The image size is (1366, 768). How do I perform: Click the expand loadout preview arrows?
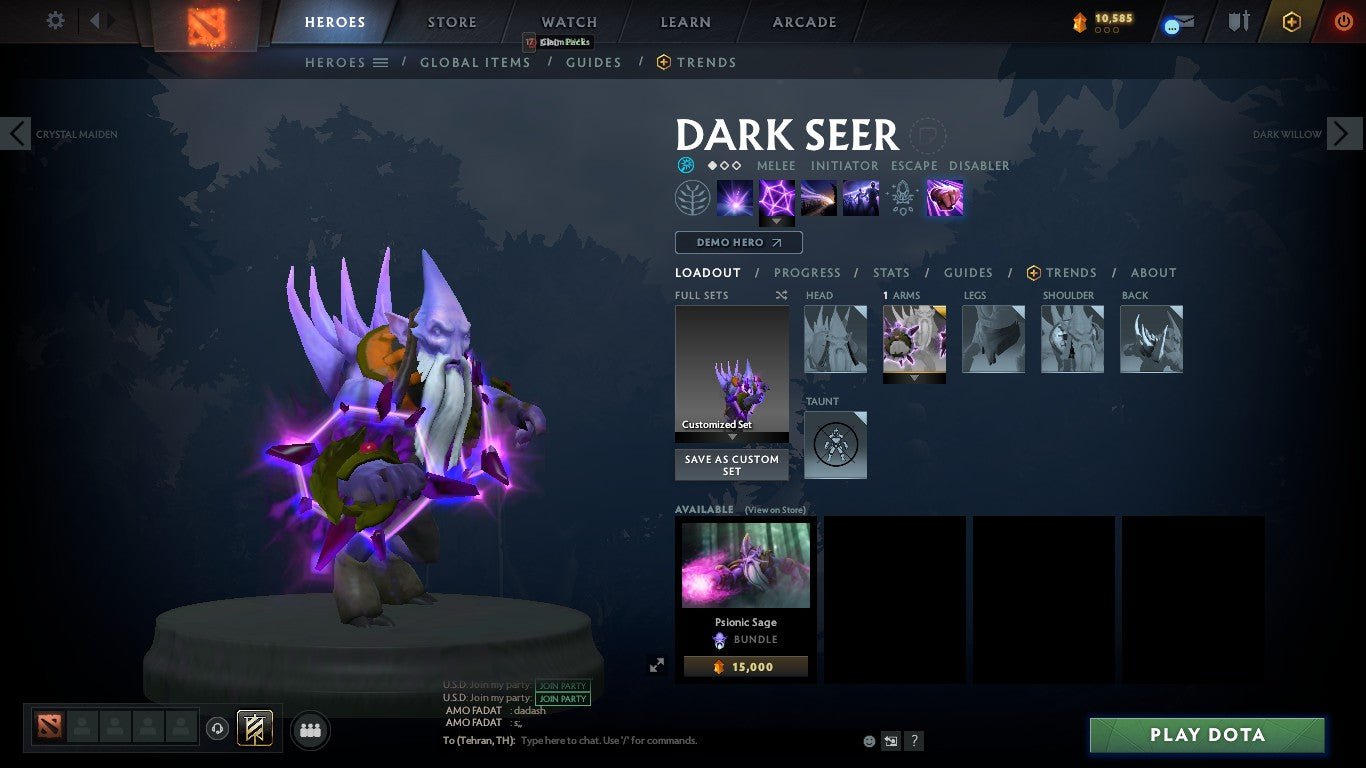(x=657, y=664)
